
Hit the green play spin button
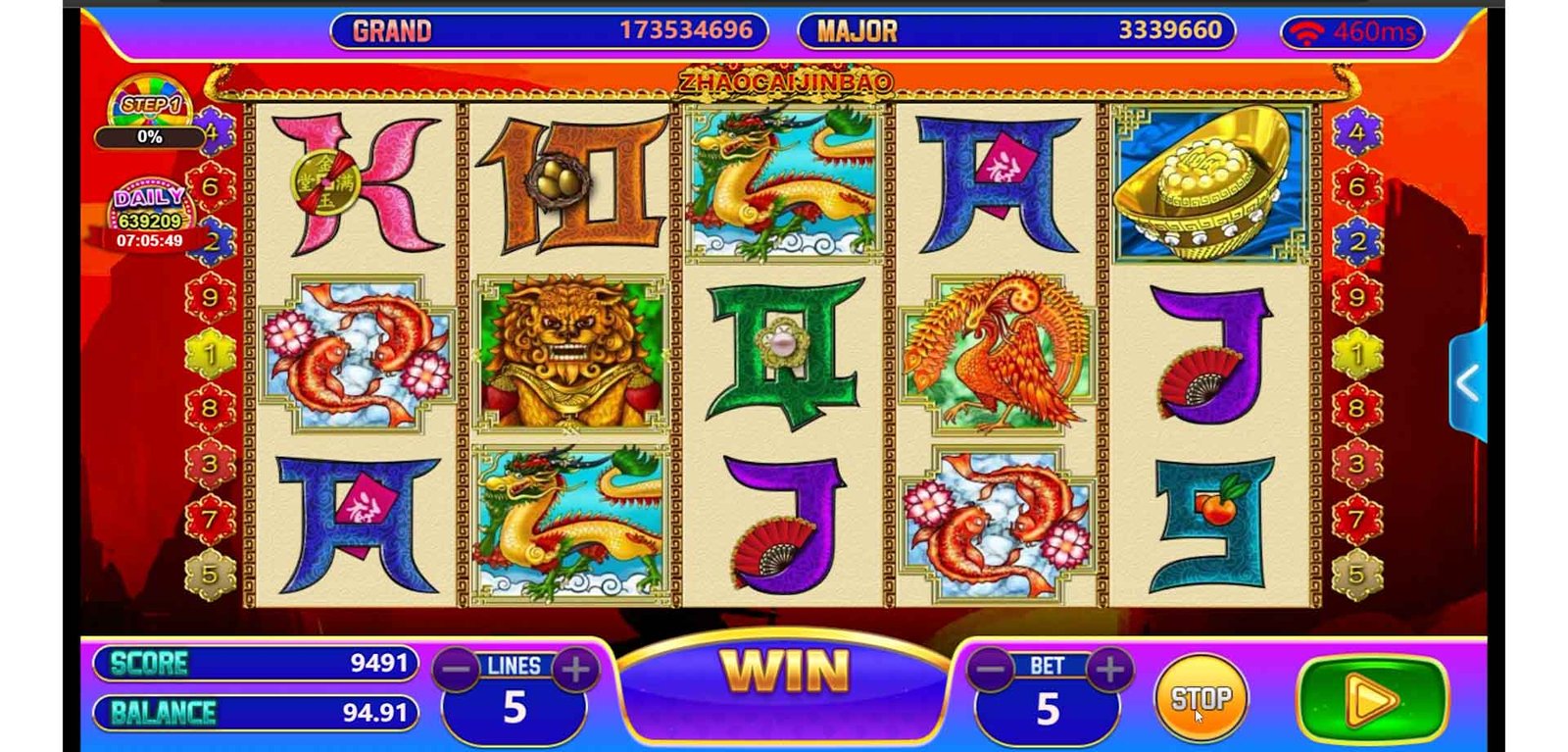[1370, 700]
